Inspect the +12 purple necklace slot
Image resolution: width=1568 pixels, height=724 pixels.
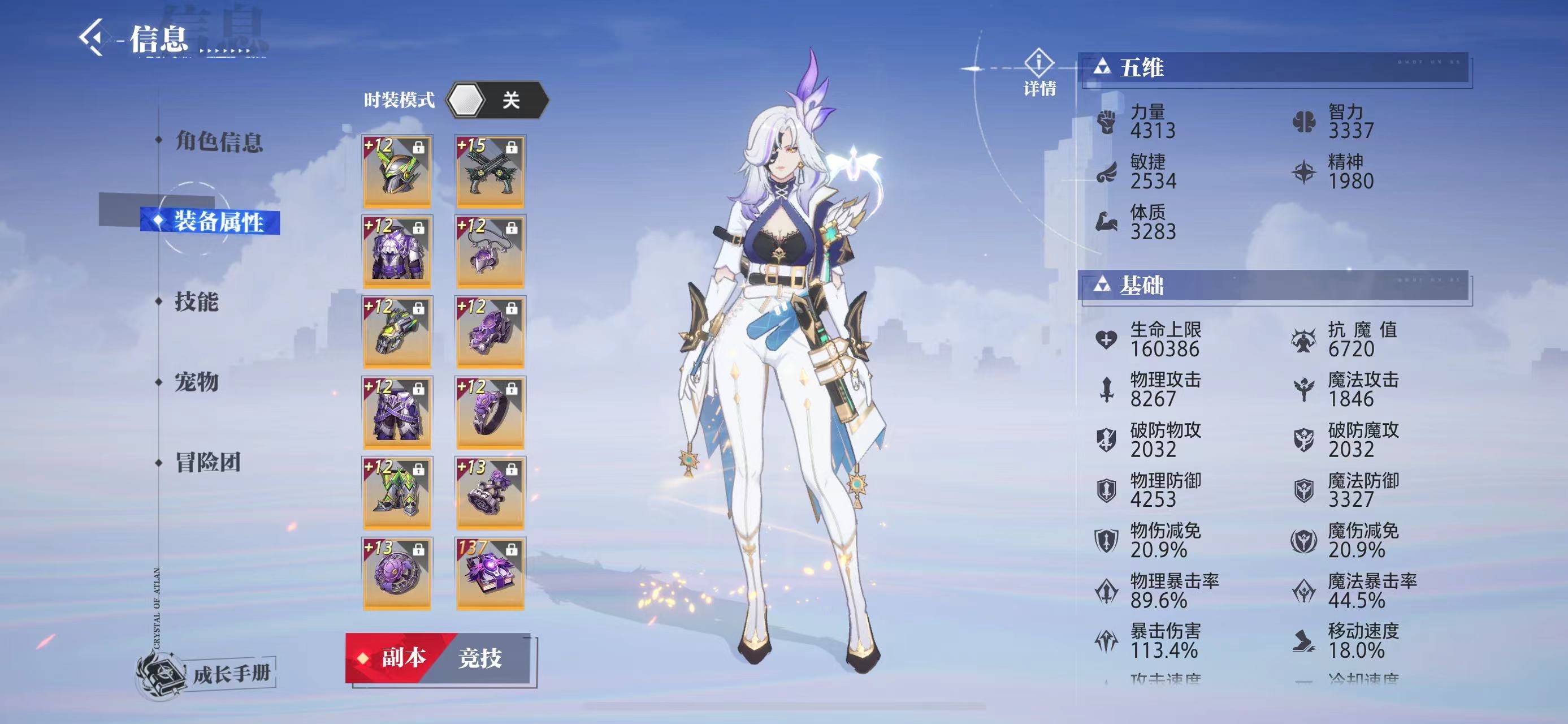pos(490,252)
